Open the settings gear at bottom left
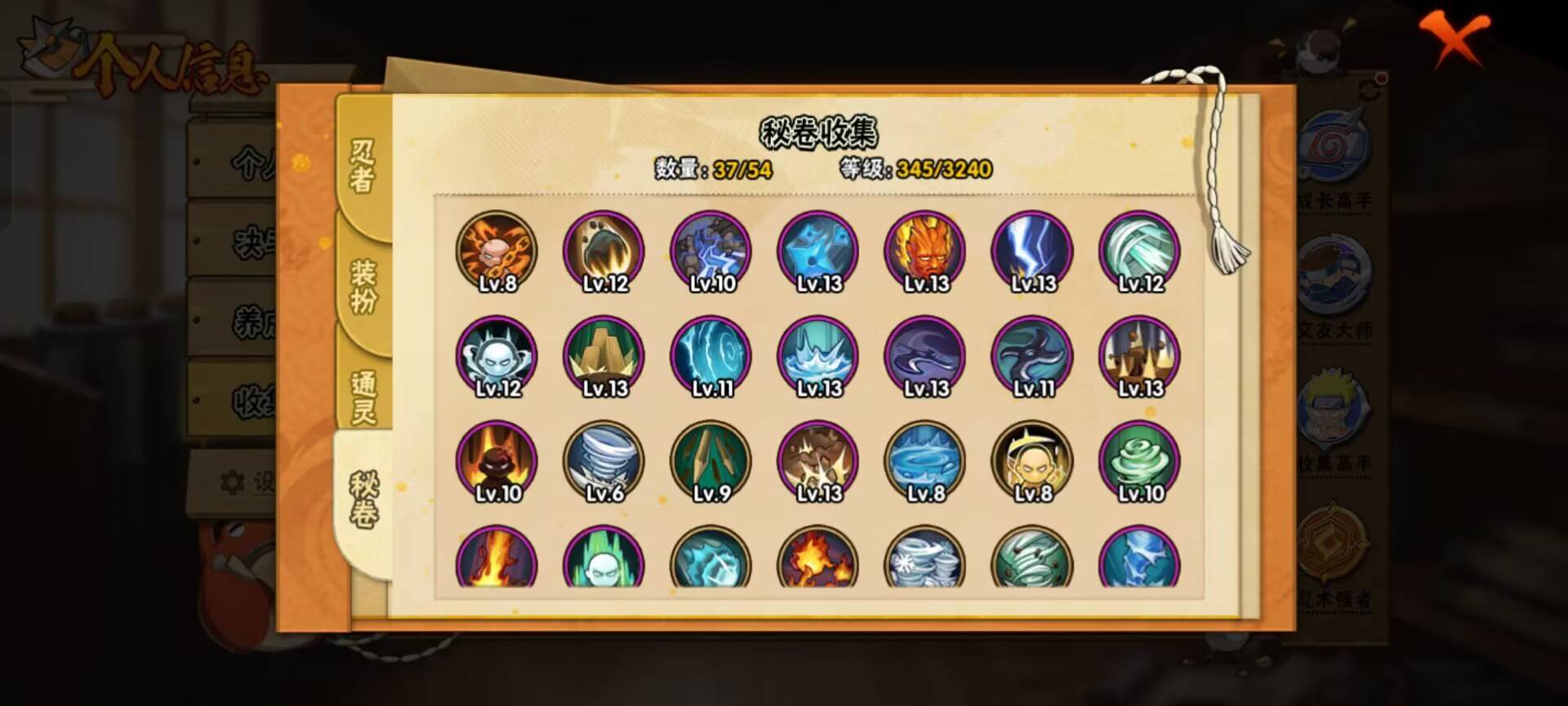The width and height of the screenshot is (1568, 706). point(234,480)
